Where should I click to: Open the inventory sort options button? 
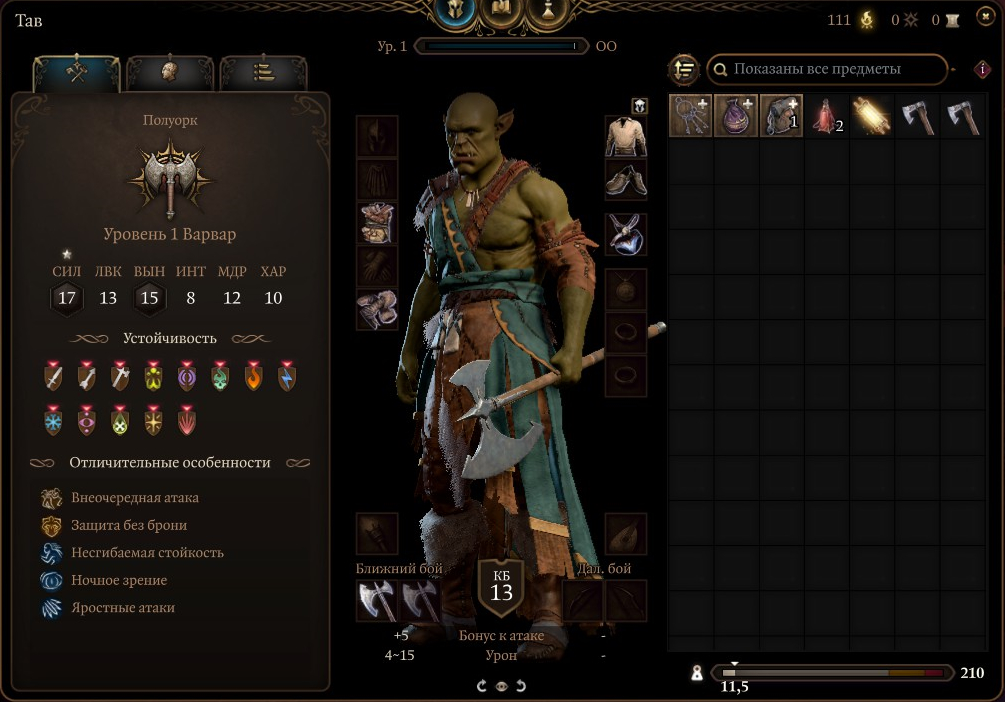pyautogui.click(x=684, y=70)
